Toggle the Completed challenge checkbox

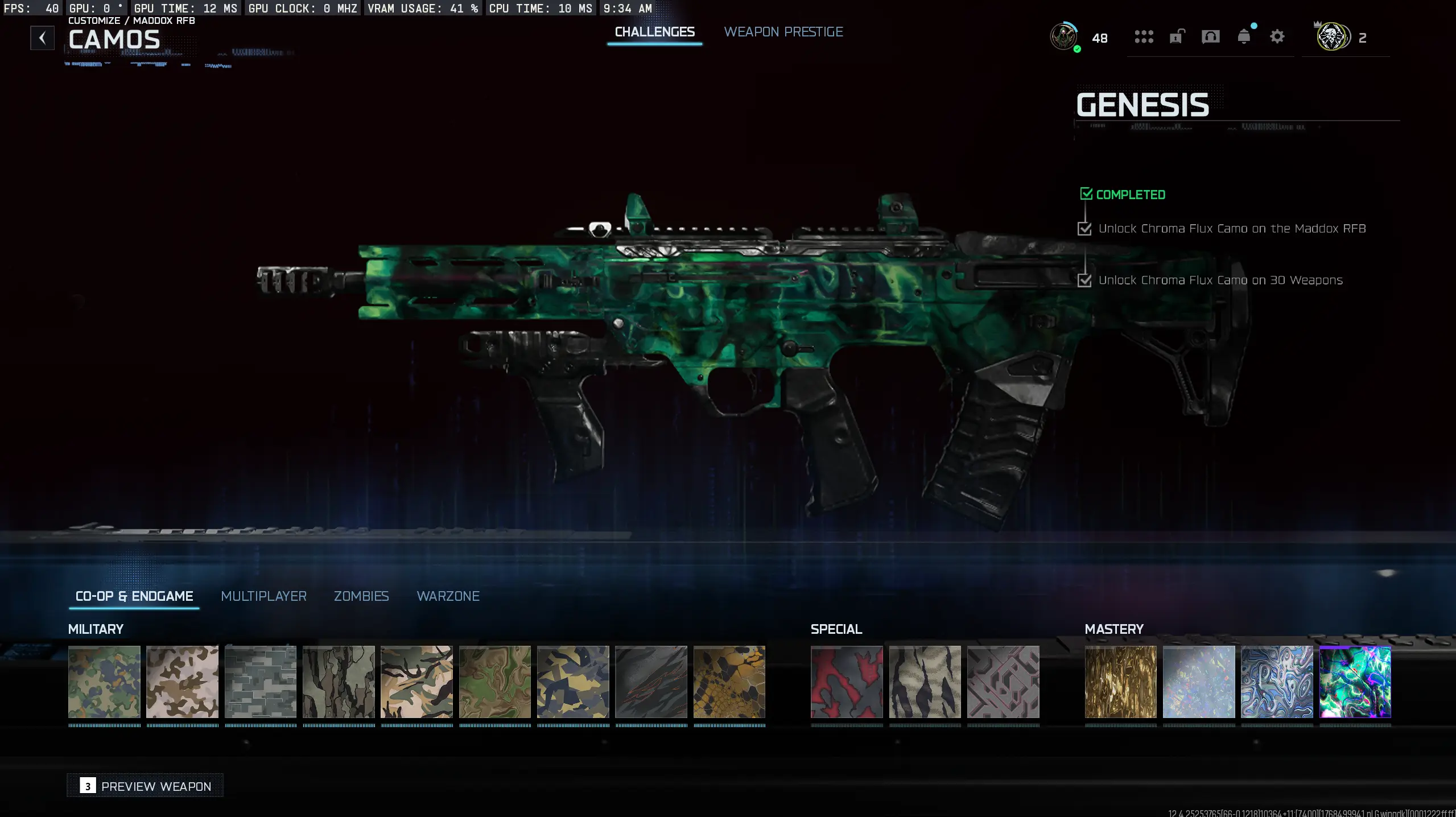1087,193
